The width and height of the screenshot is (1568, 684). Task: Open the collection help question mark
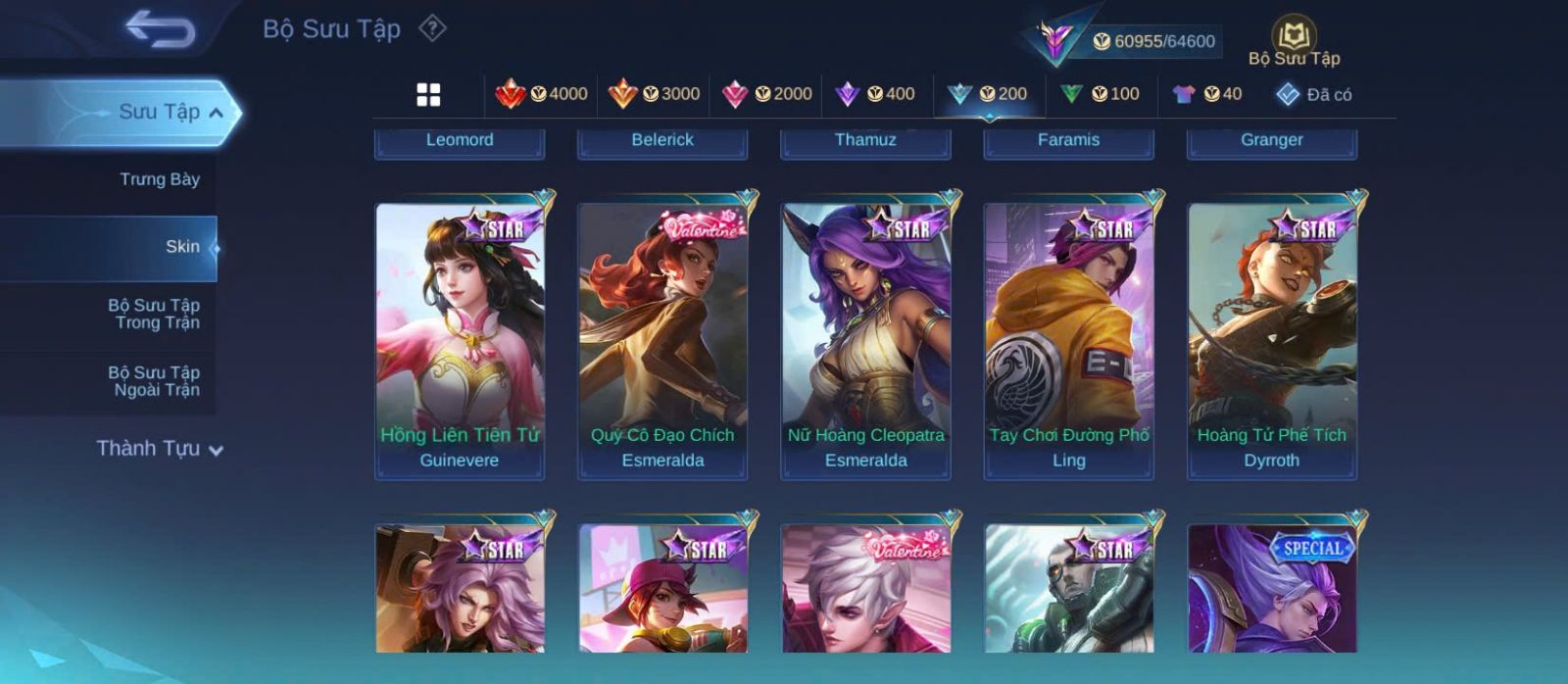[x=432, y=28]
